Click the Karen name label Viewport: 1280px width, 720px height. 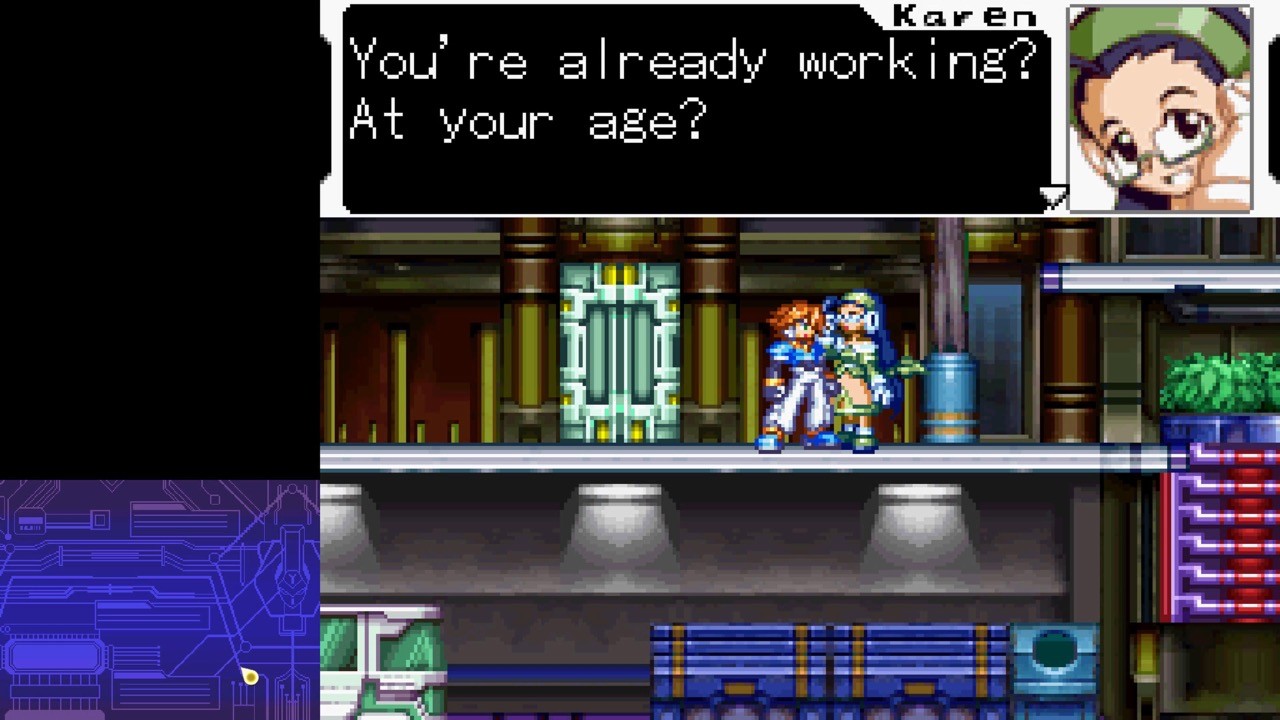pos(965,13)
